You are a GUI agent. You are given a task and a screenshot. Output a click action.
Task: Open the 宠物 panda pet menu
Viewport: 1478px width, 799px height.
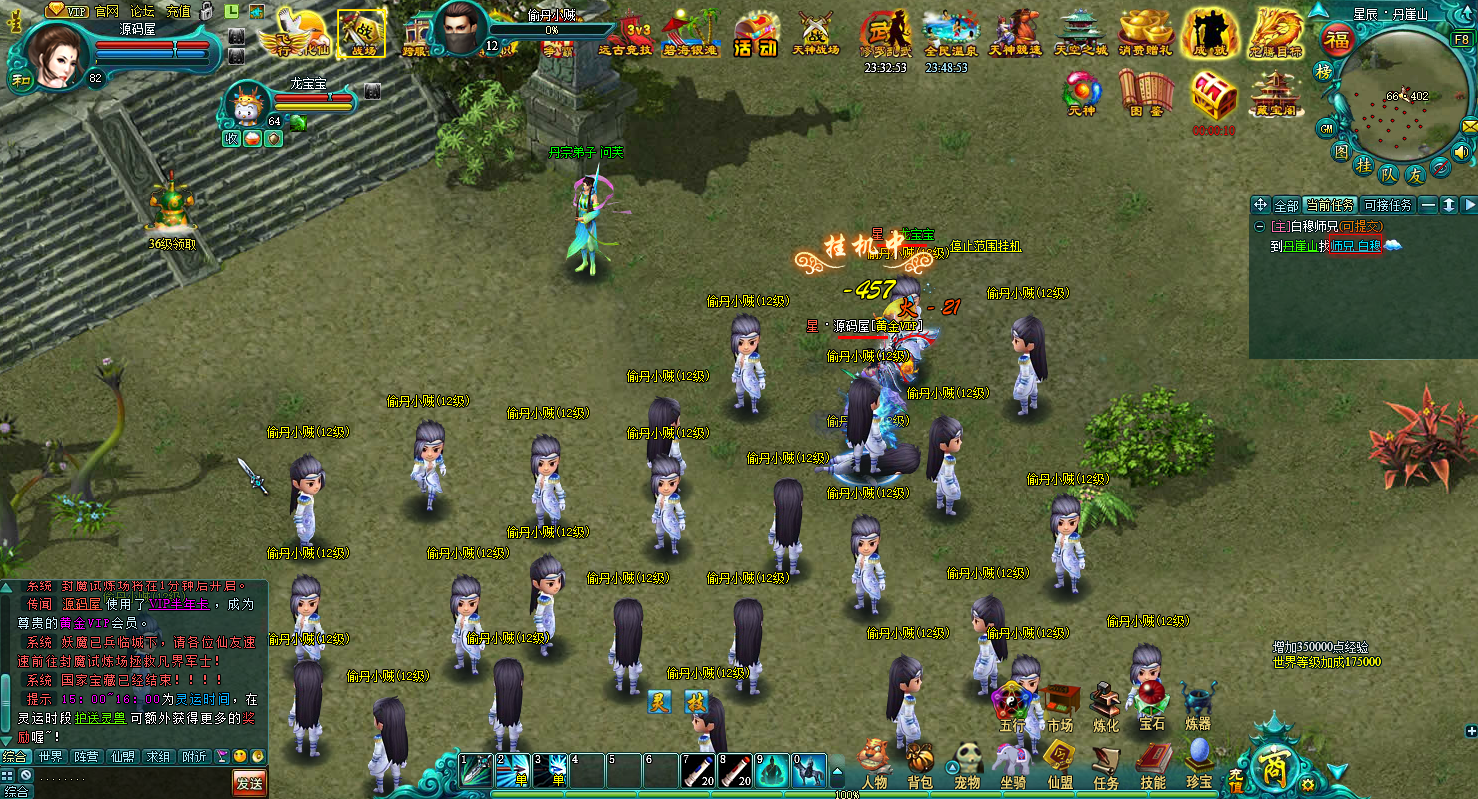(967, 763)
